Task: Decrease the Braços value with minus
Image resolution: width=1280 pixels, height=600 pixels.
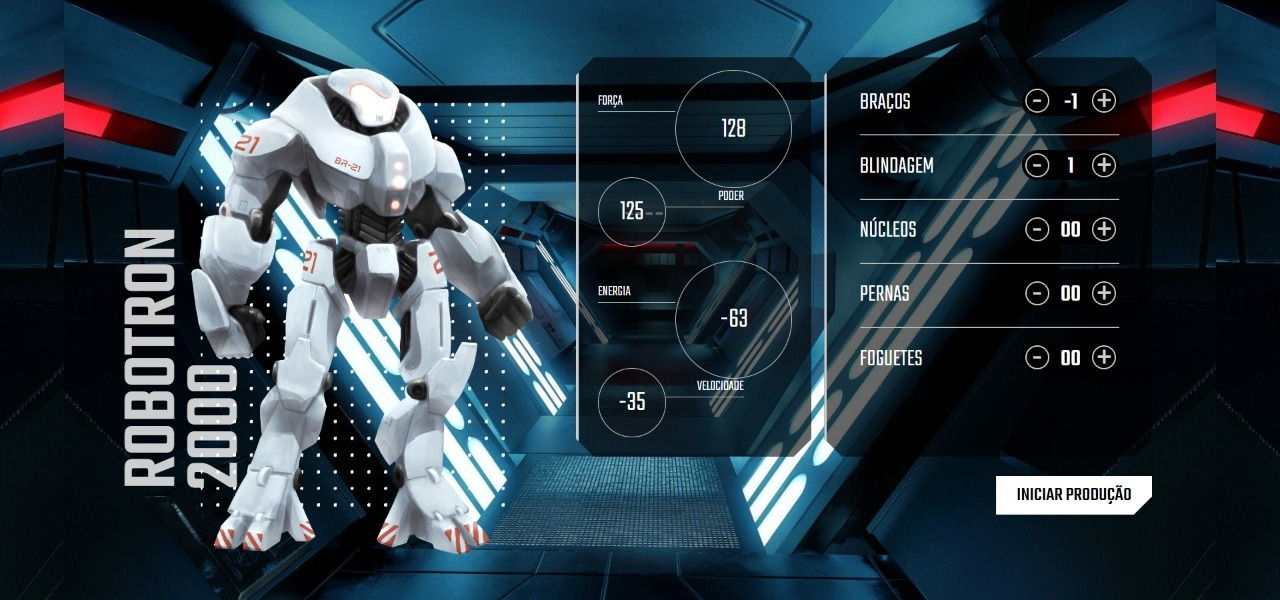Action: pos(1037,101)
